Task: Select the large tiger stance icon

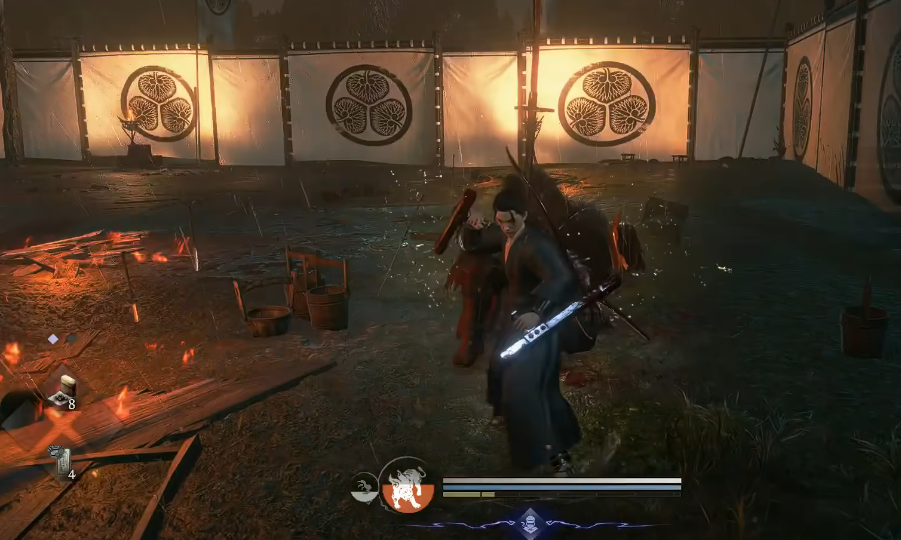Action: pos(406,485)
